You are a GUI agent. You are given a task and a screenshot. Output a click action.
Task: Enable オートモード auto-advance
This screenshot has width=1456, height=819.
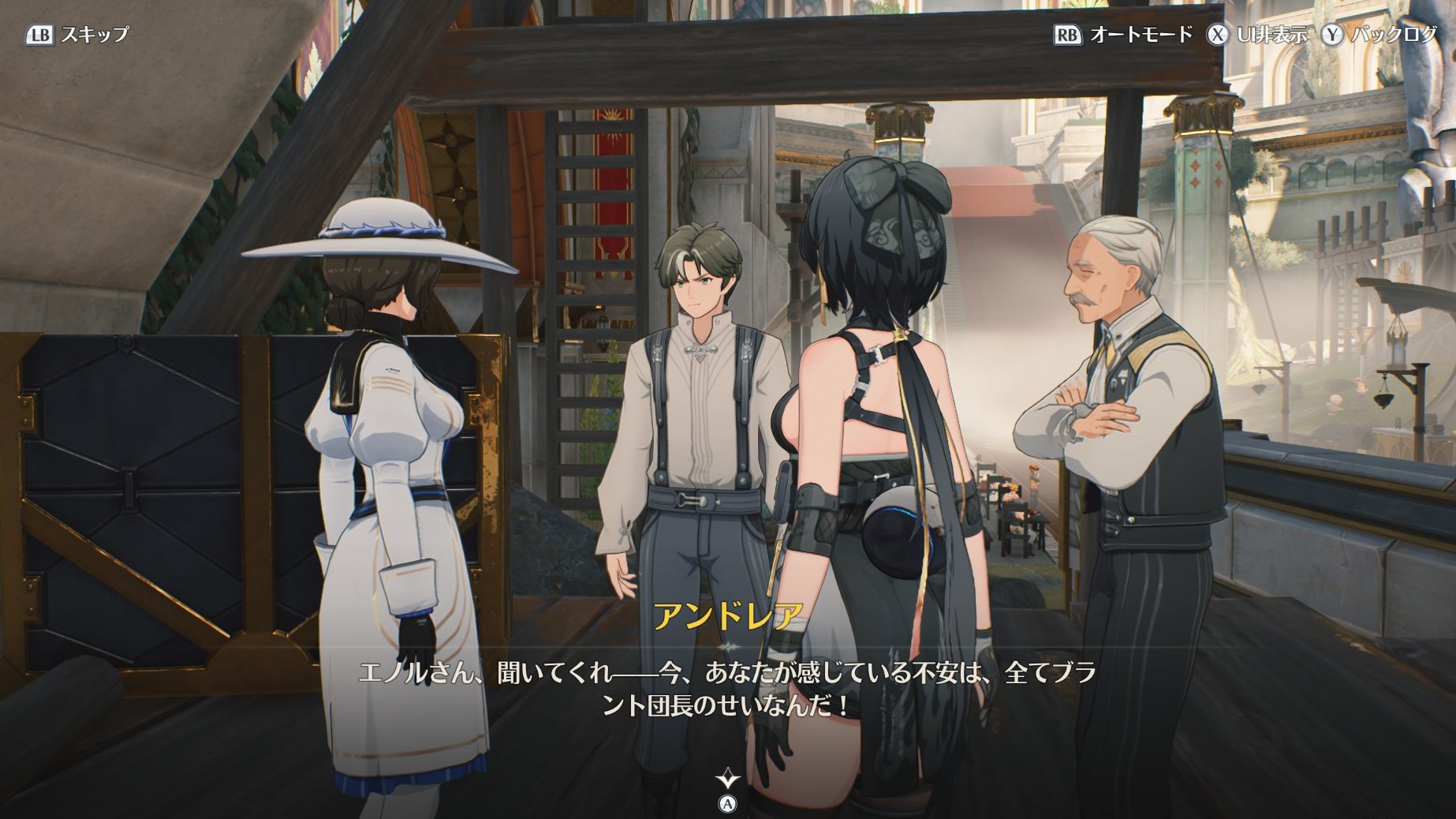(x=1124, y=35)
